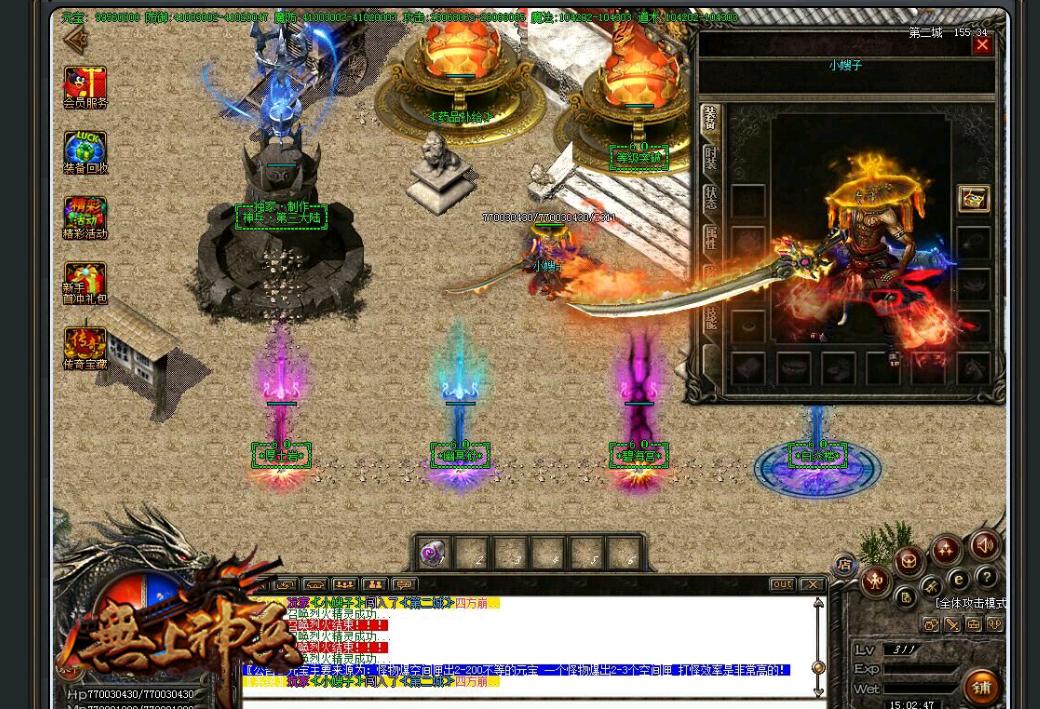Viewport: 1040px width, 709px height.
Task: Open the 传奇宝藏 treasure icon
Action: pos(85,348)
